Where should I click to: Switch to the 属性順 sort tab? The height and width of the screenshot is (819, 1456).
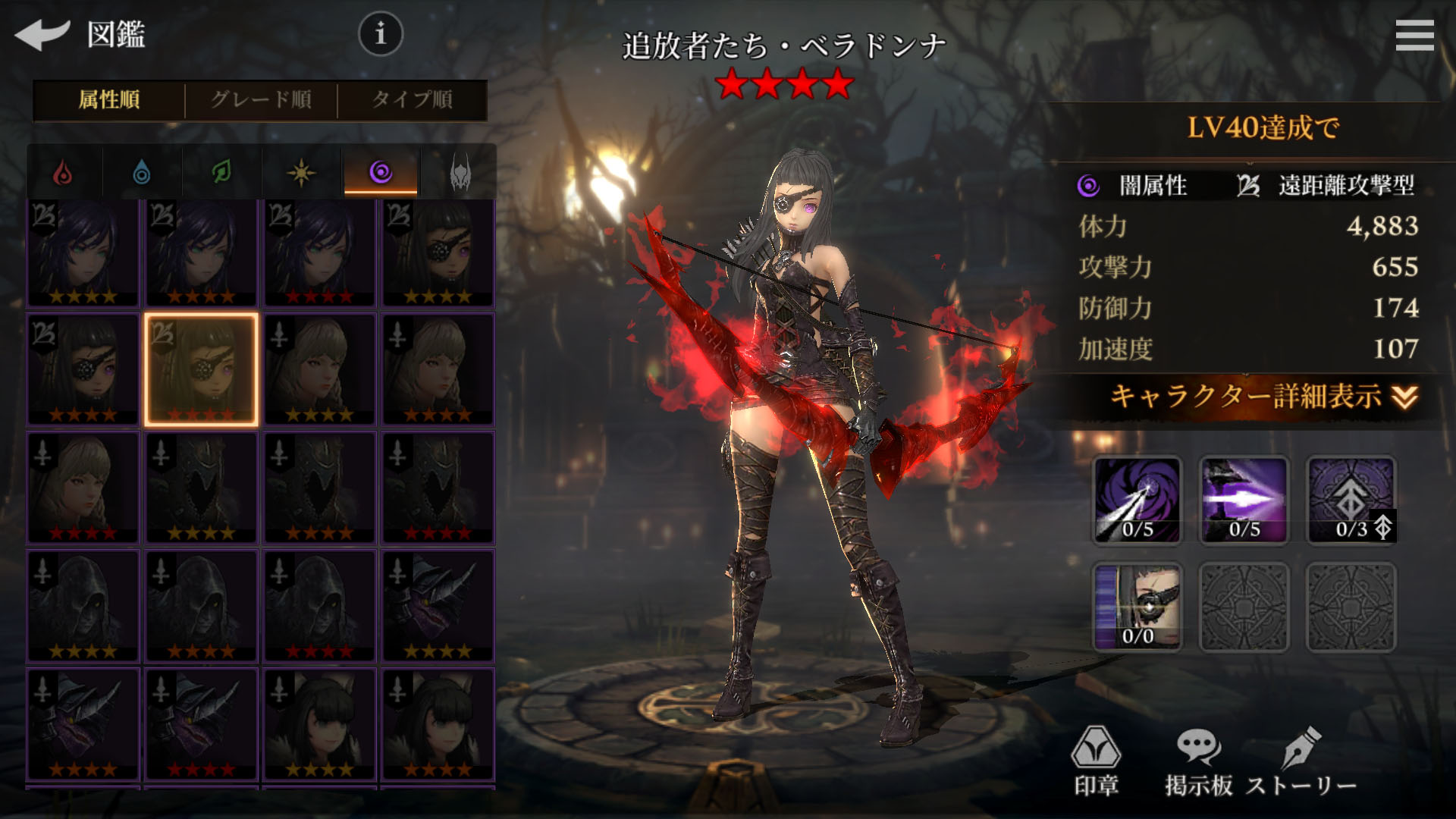(109, 100)
